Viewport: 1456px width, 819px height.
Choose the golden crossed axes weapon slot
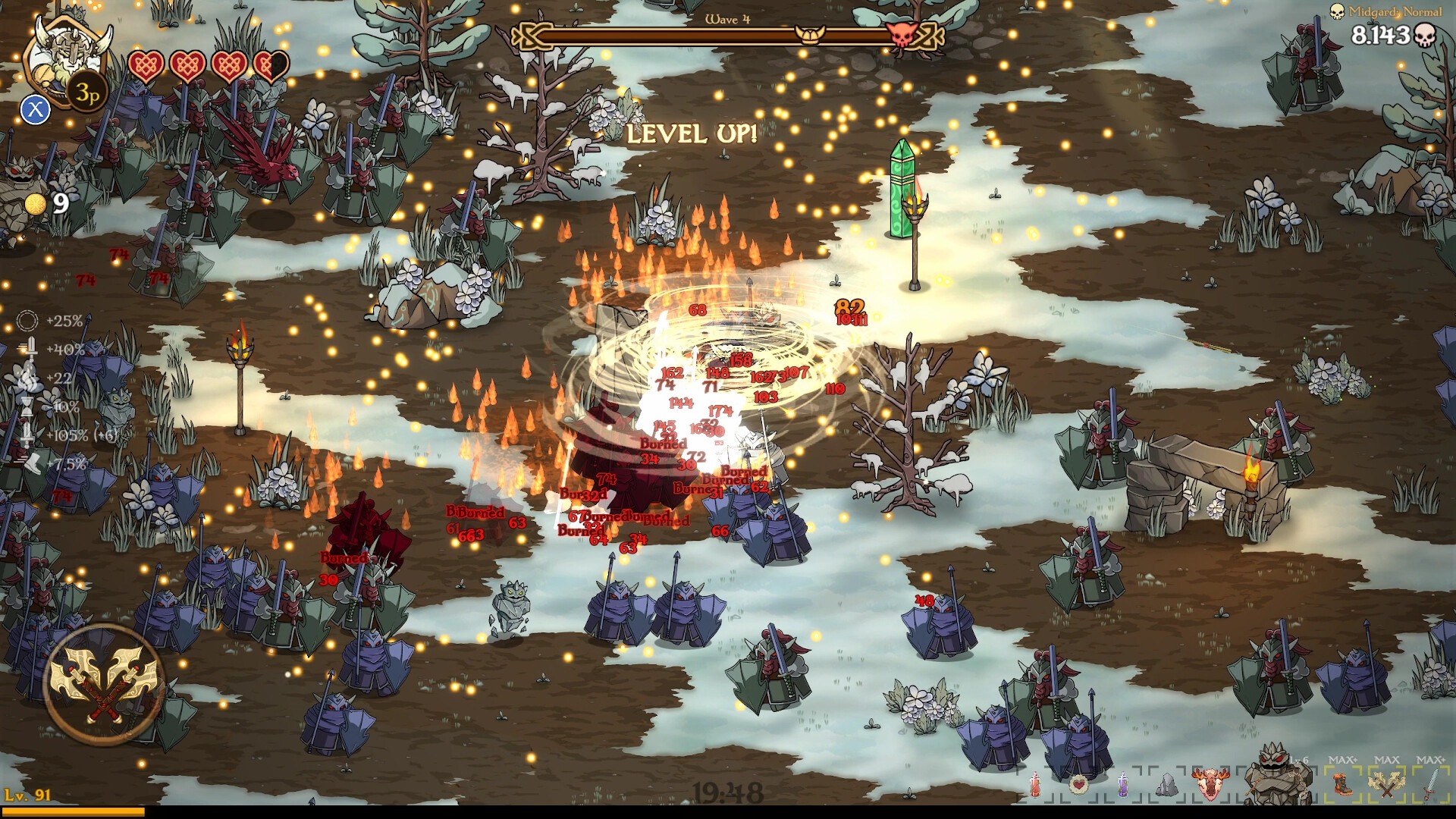click(1386, 784)
